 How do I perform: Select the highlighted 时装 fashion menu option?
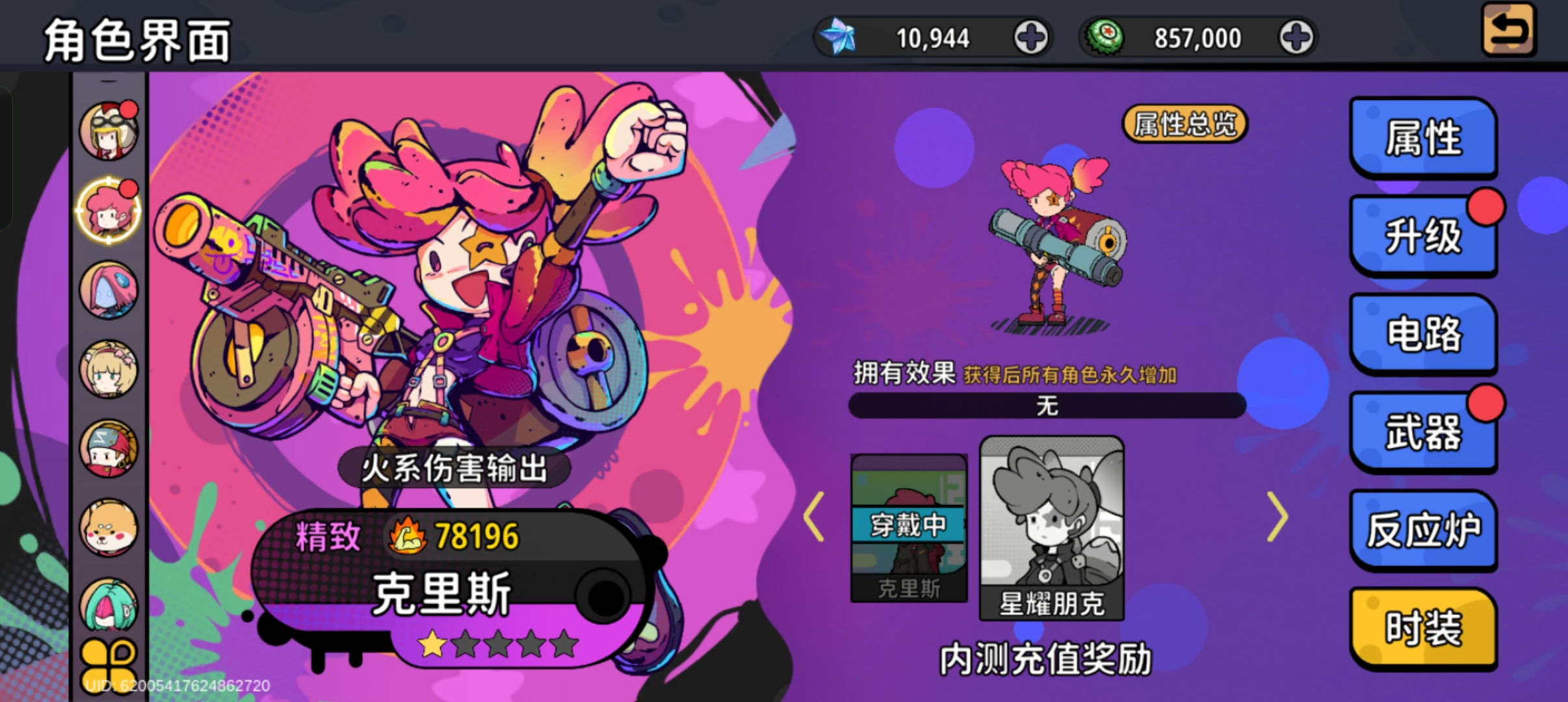tap(1424, 626)
